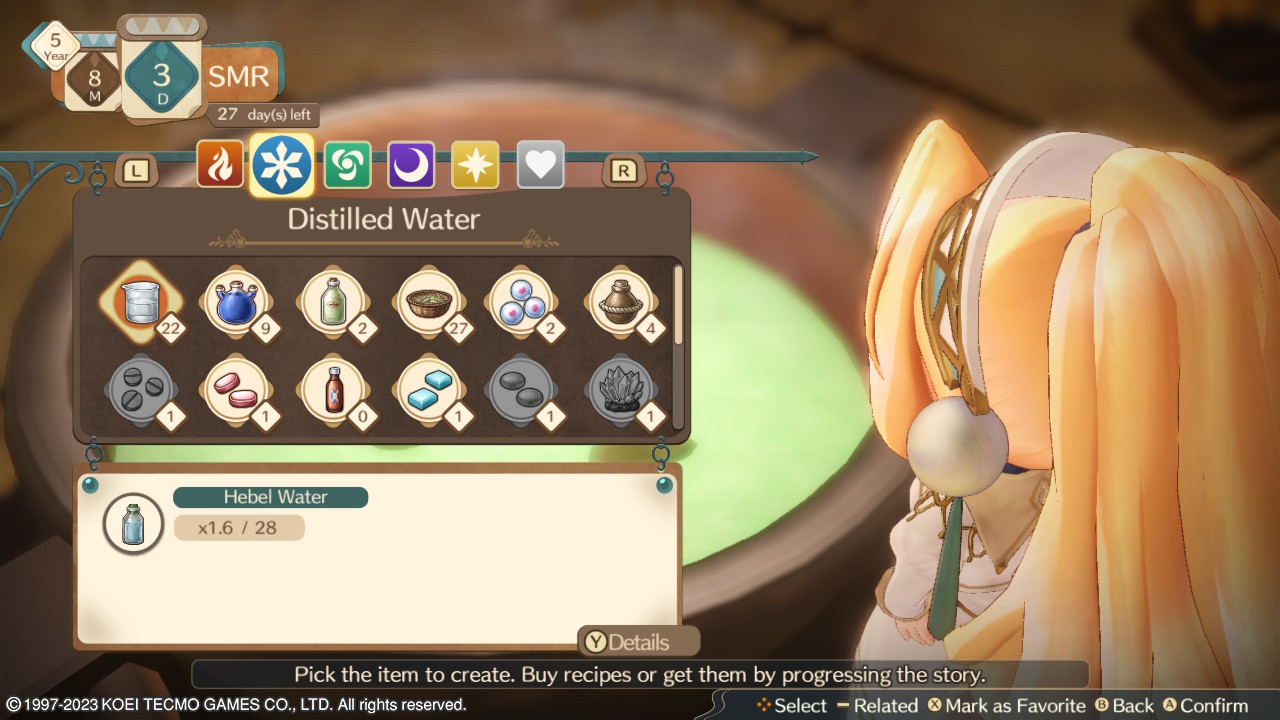Image resolution: width=1280 pixels, height=720 pixels.
Task: Select the greyed-out three tablets recipe
Action: coord(141,389)
